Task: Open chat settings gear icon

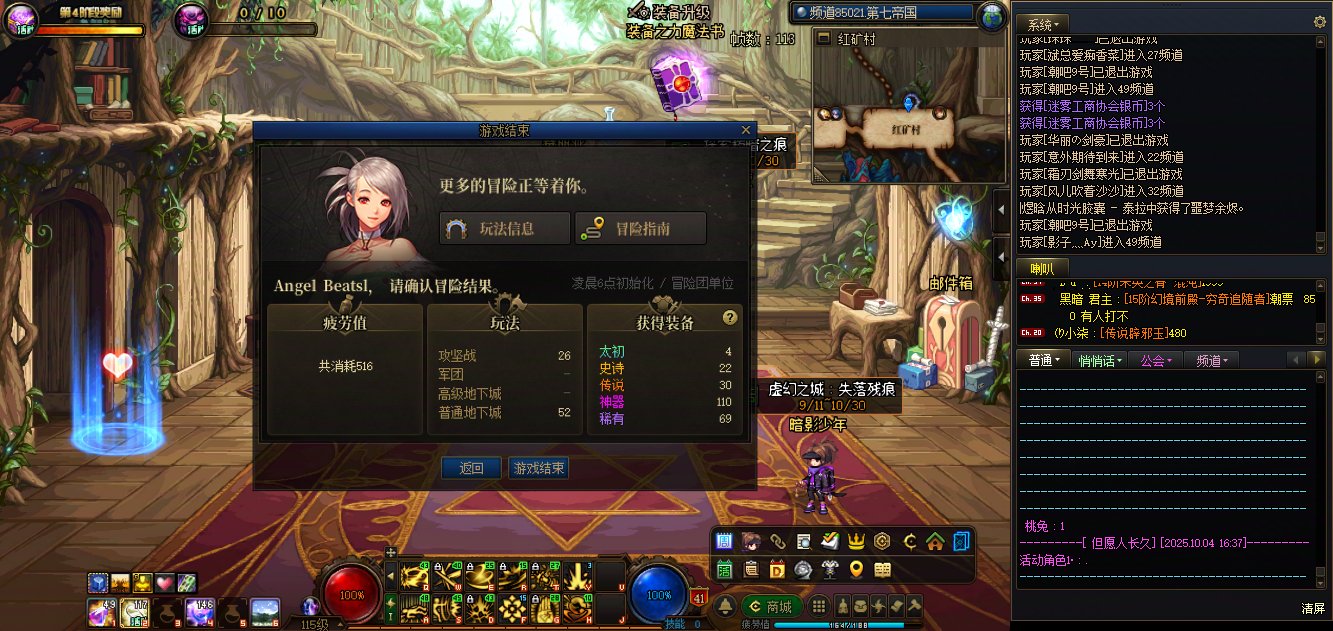Action: point(1319,22)
